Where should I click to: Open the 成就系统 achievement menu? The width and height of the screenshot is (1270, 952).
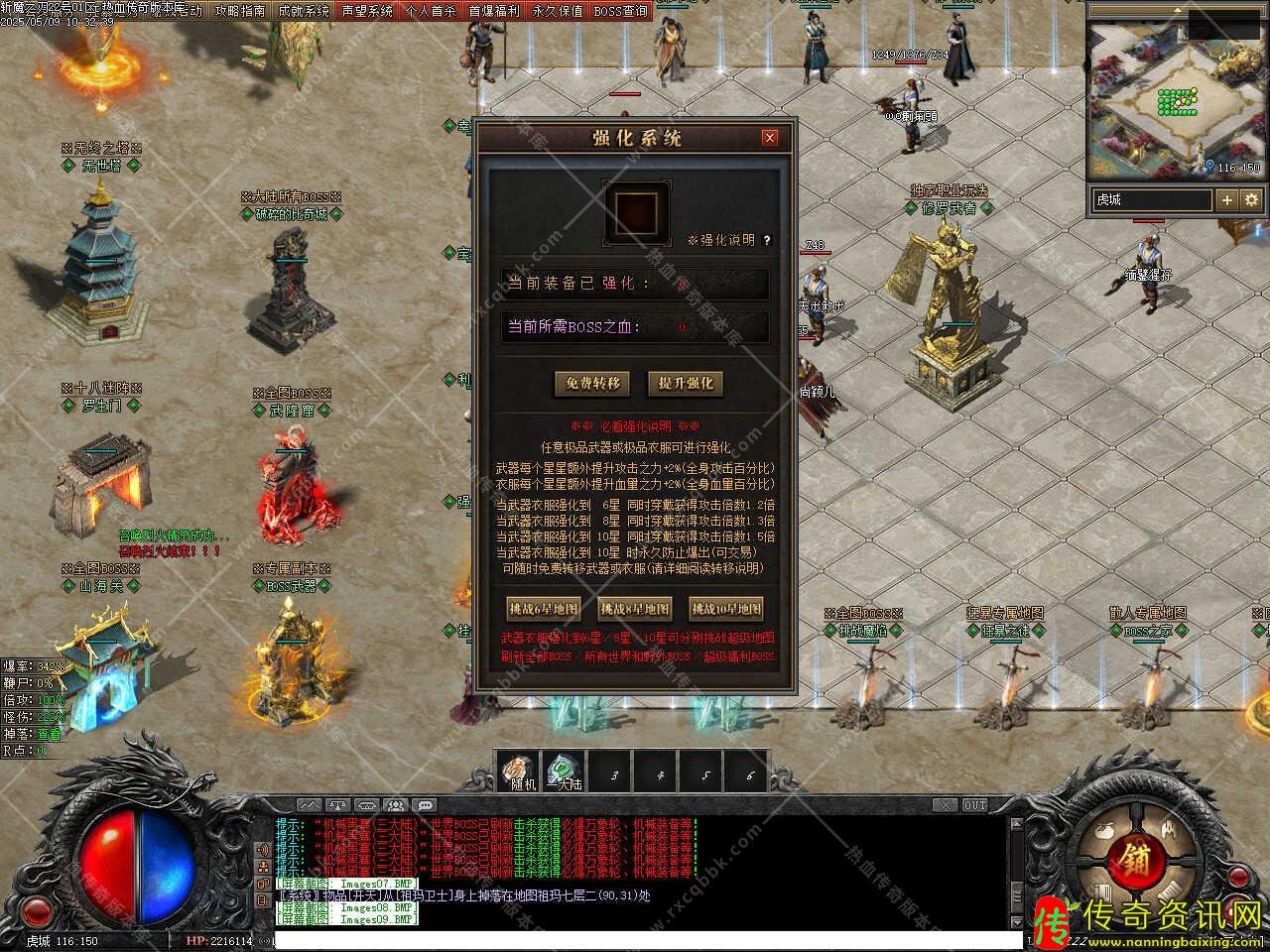point(304,11)
